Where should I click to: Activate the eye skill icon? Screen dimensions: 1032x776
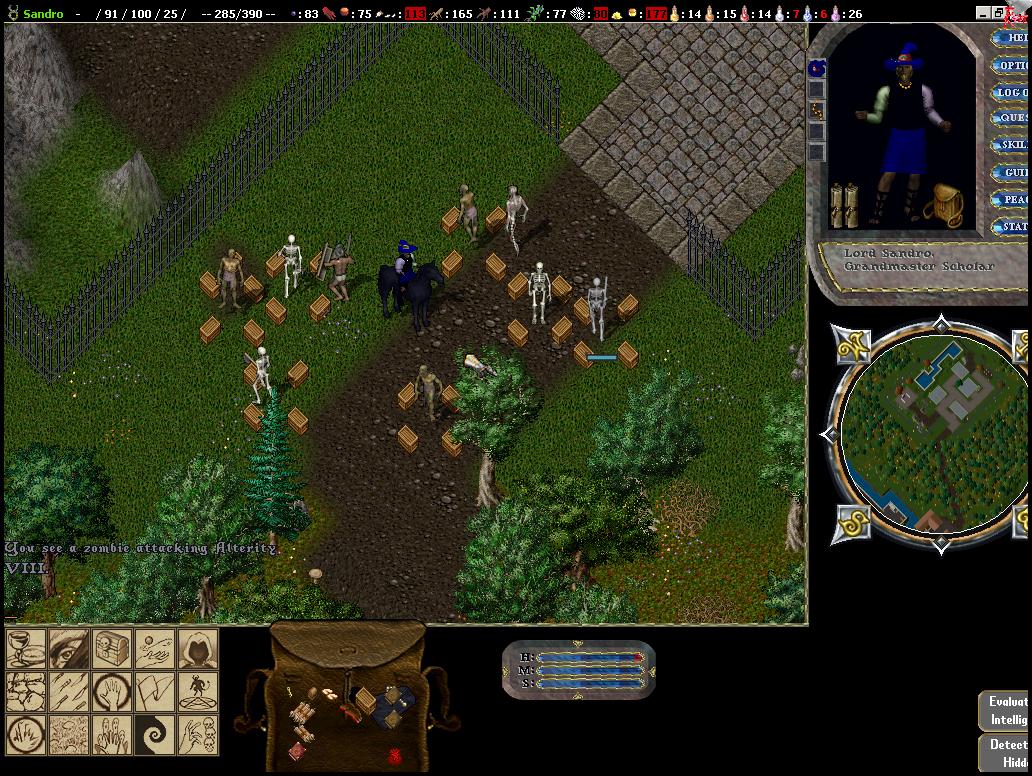[x=69, y=649]
